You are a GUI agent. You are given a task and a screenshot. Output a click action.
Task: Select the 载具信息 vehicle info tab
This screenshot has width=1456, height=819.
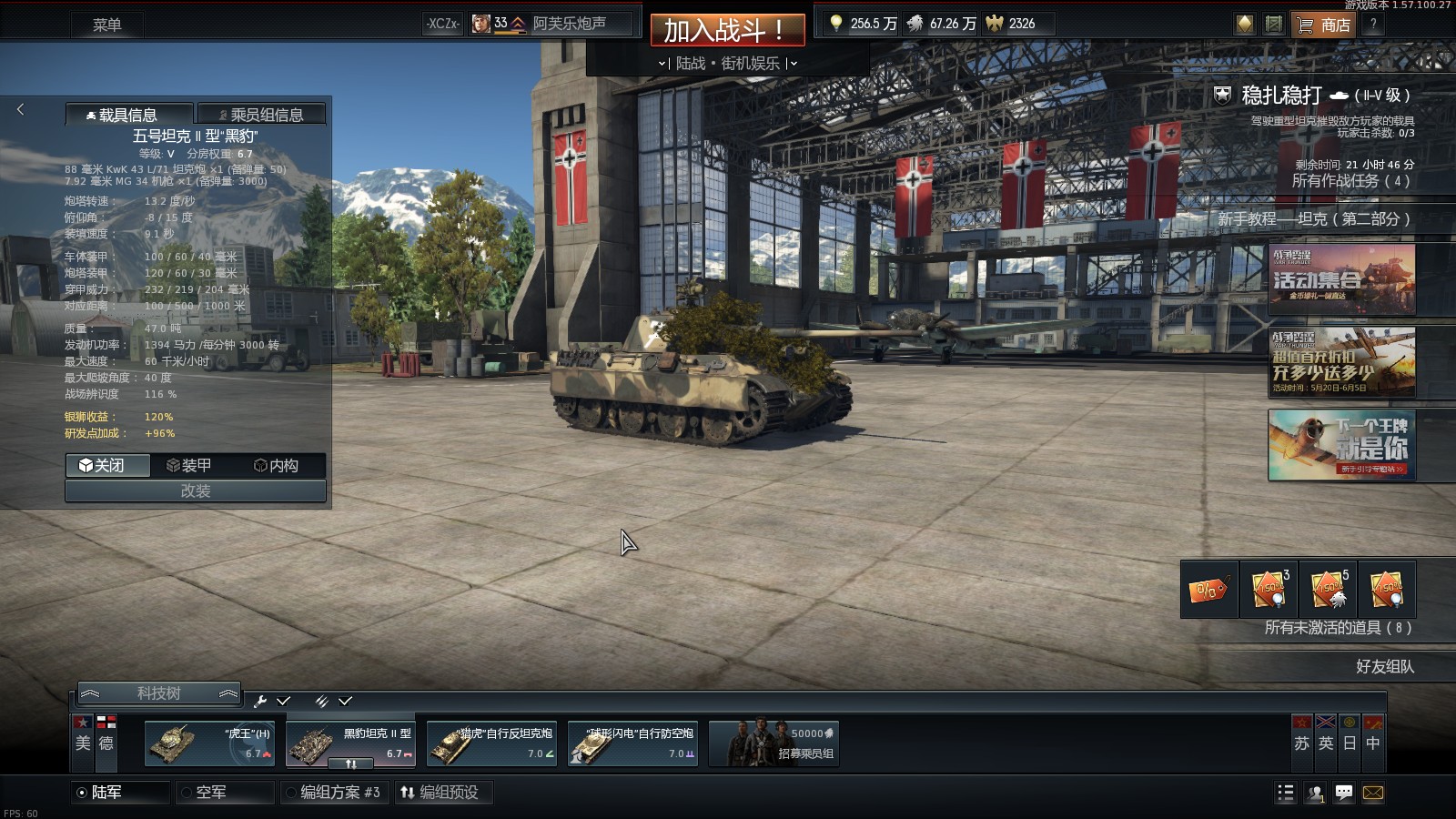click(128, 115)
